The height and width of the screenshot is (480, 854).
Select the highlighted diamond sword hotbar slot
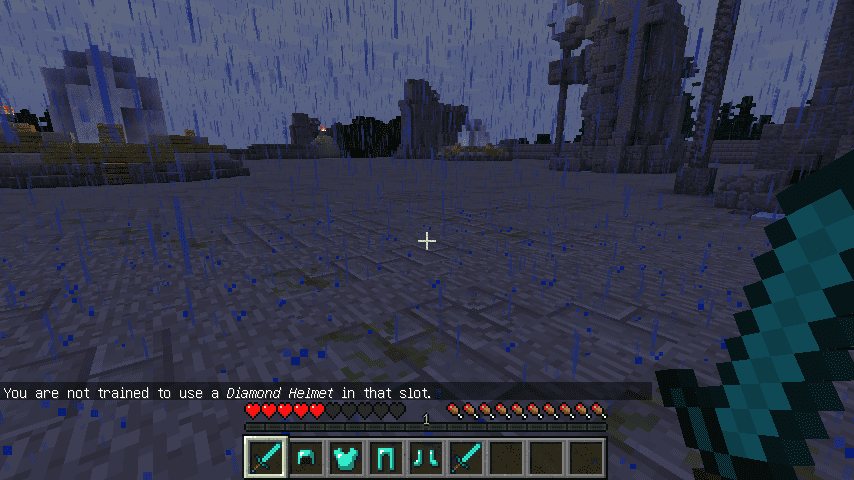tap(266, 457)
